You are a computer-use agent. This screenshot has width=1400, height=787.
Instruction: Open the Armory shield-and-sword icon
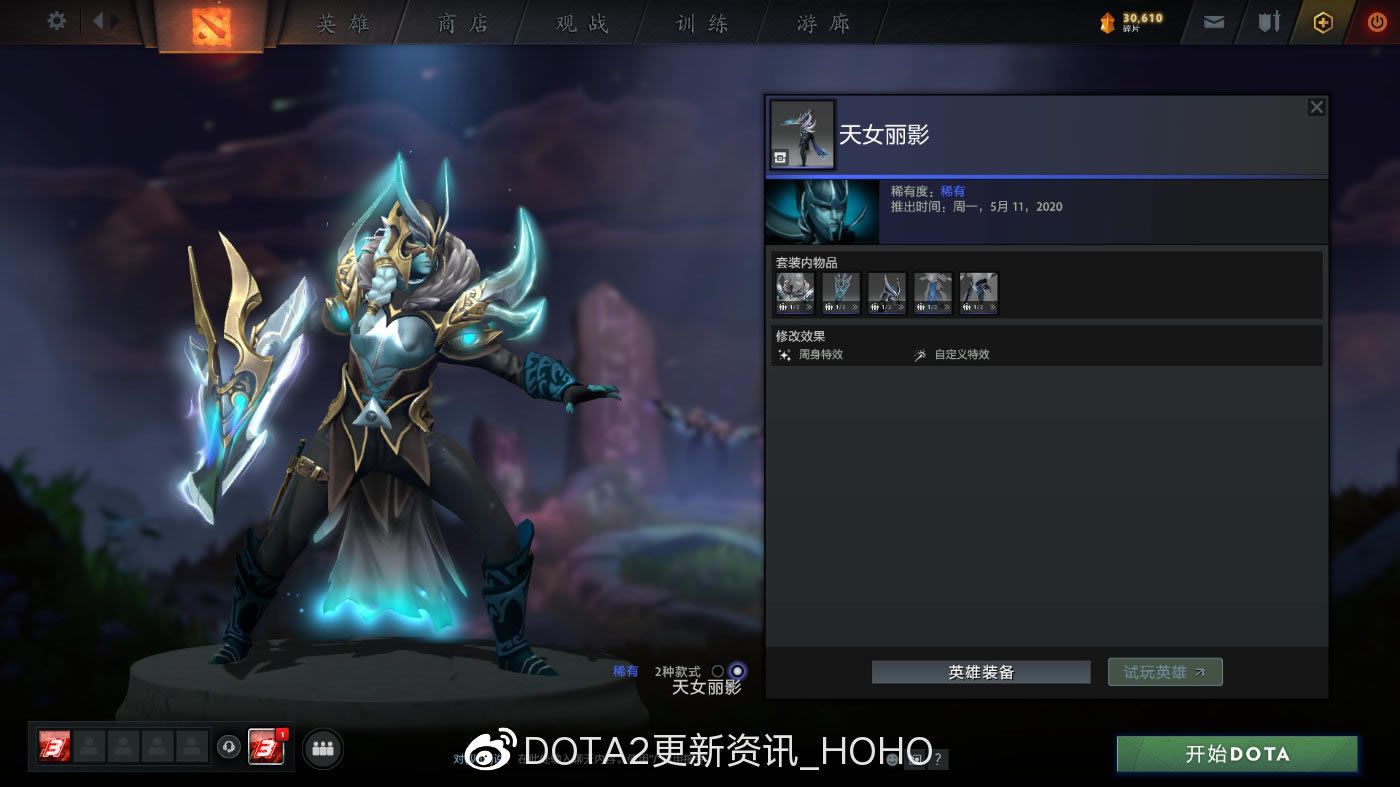(x=1268, y=21)
